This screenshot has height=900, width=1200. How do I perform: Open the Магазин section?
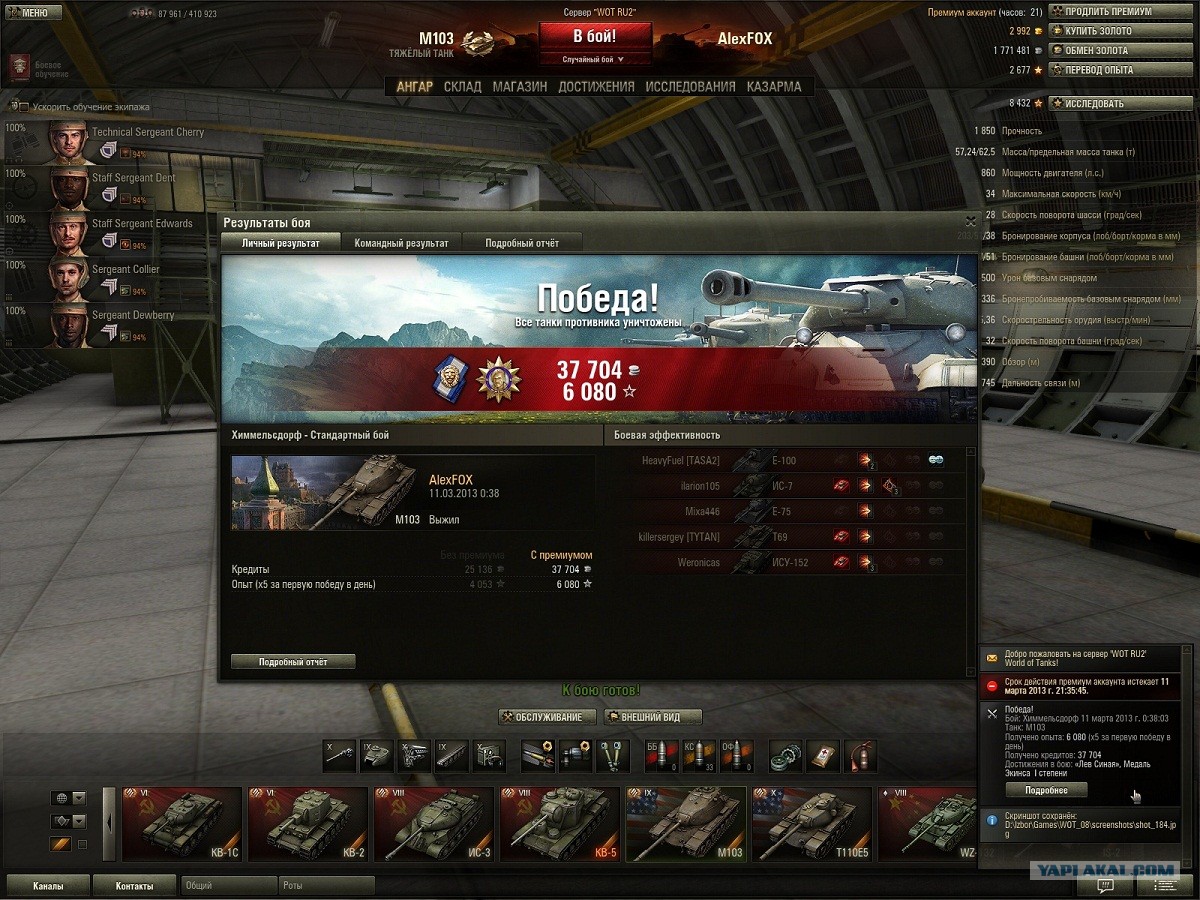[519, 87]
